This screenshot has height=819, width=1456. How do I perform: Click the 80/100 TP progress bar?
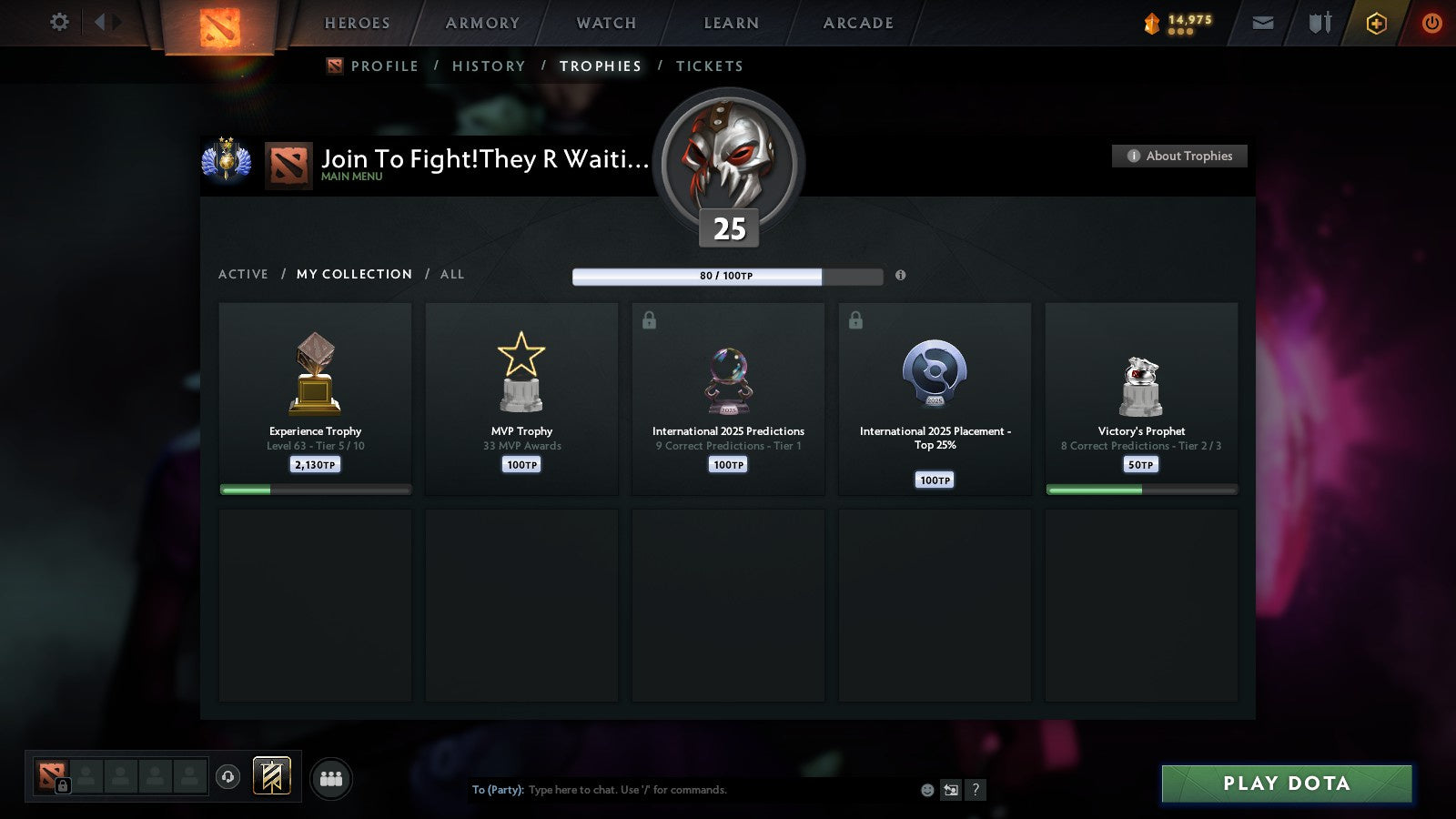(726, 276)
